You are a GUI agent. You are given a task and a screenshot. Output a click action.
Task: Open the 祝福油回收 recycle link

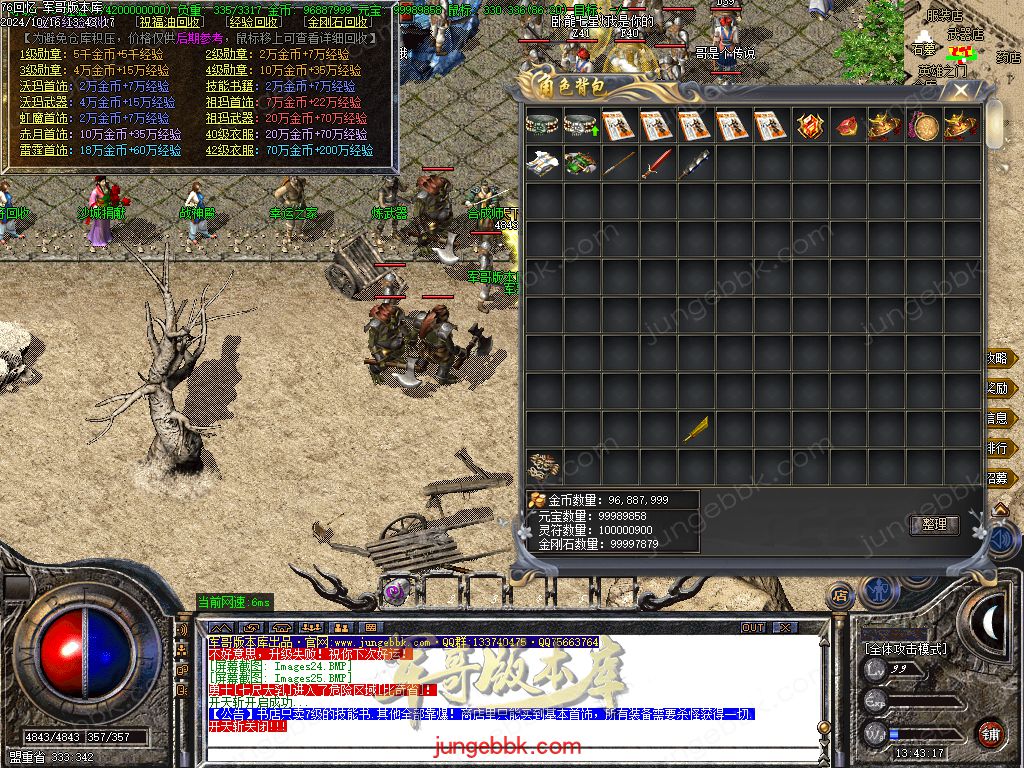click(x=170, y=21)
